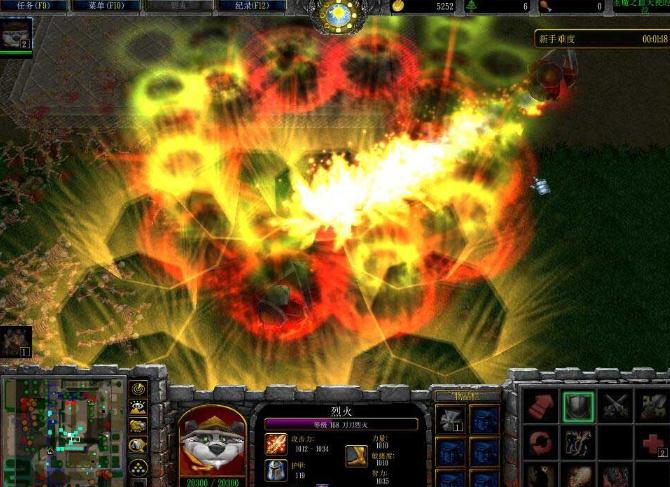This screenshot has width=670, height=487.
Task: Use the inventory item with count 1
Action: pos(450,418)
